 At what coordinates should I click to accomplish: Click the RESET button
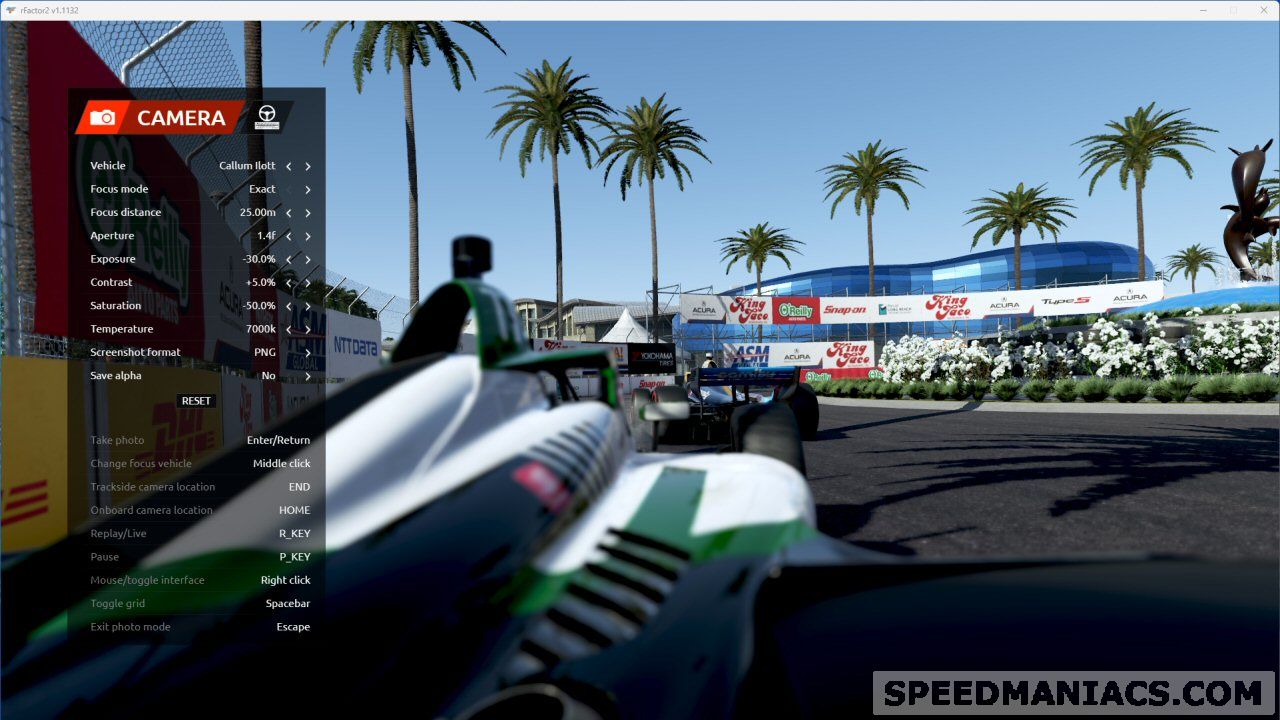196,401
